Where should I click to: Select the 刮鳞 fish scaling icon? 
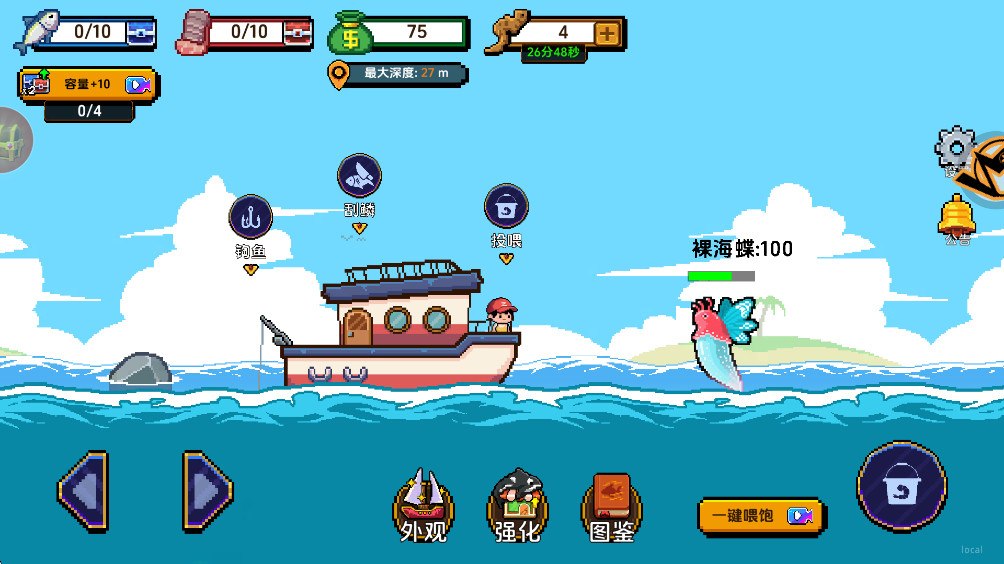tap(359, 177)
